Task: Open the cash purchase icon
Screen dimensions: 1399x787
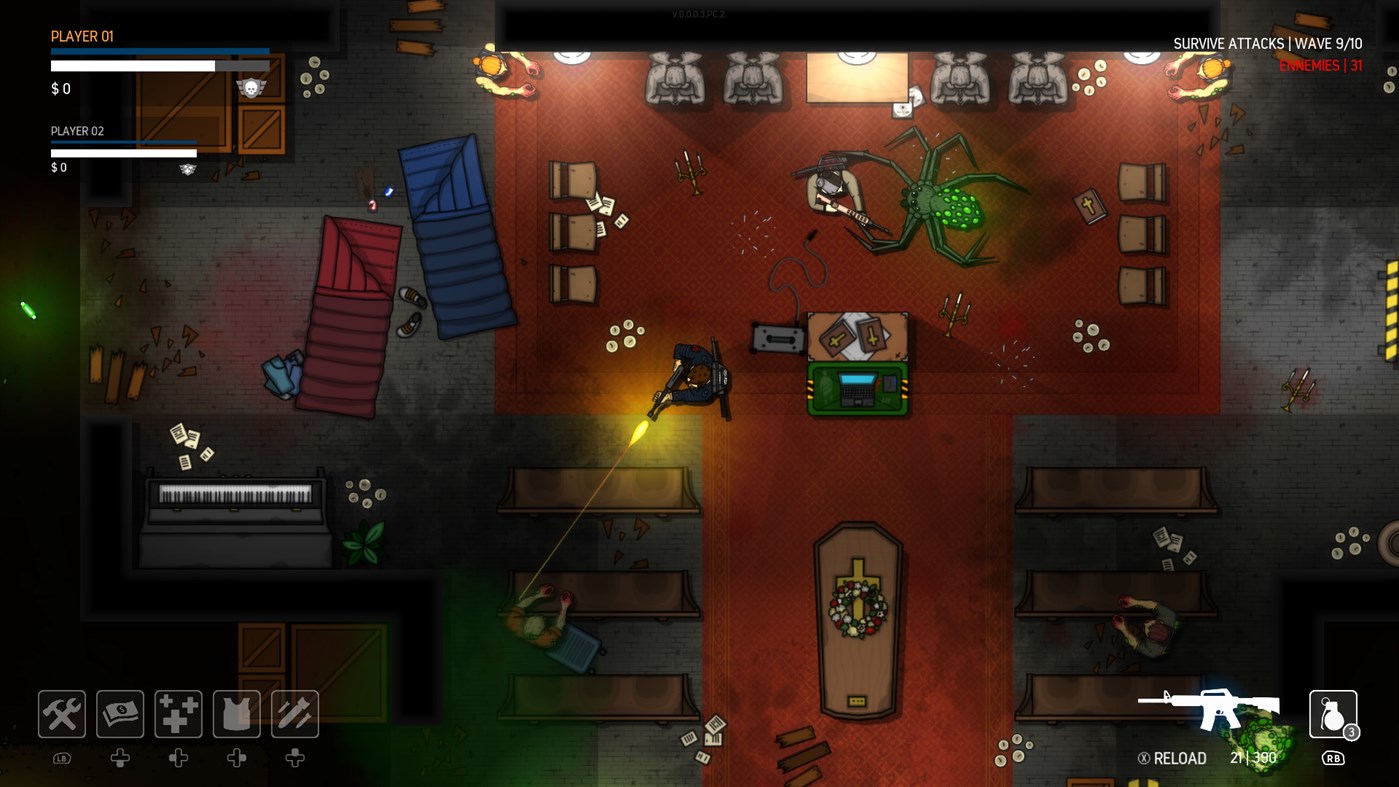Action: coord(120,713)
